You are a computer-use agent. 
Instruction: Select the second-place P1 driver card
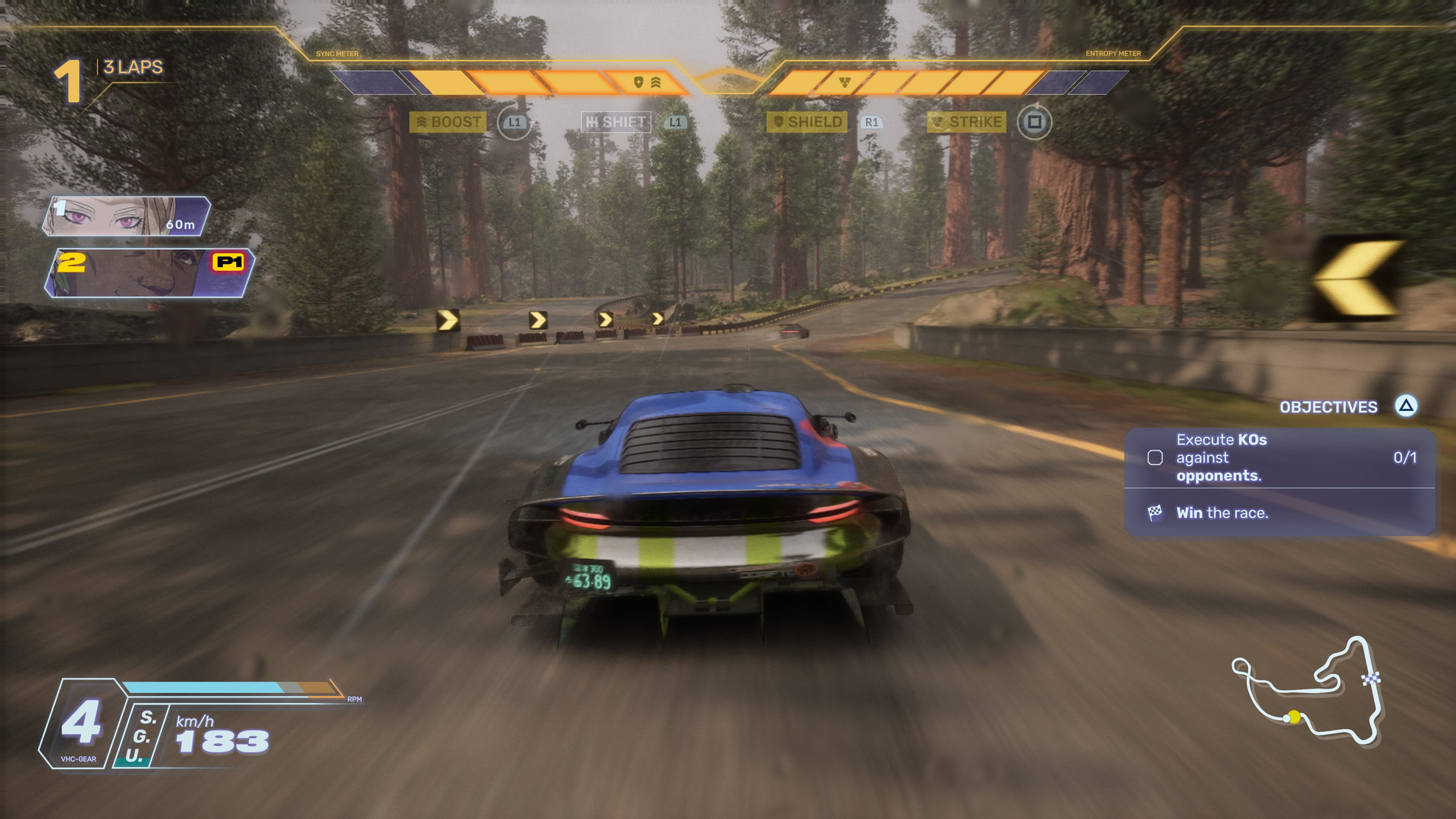pos(149,273)
